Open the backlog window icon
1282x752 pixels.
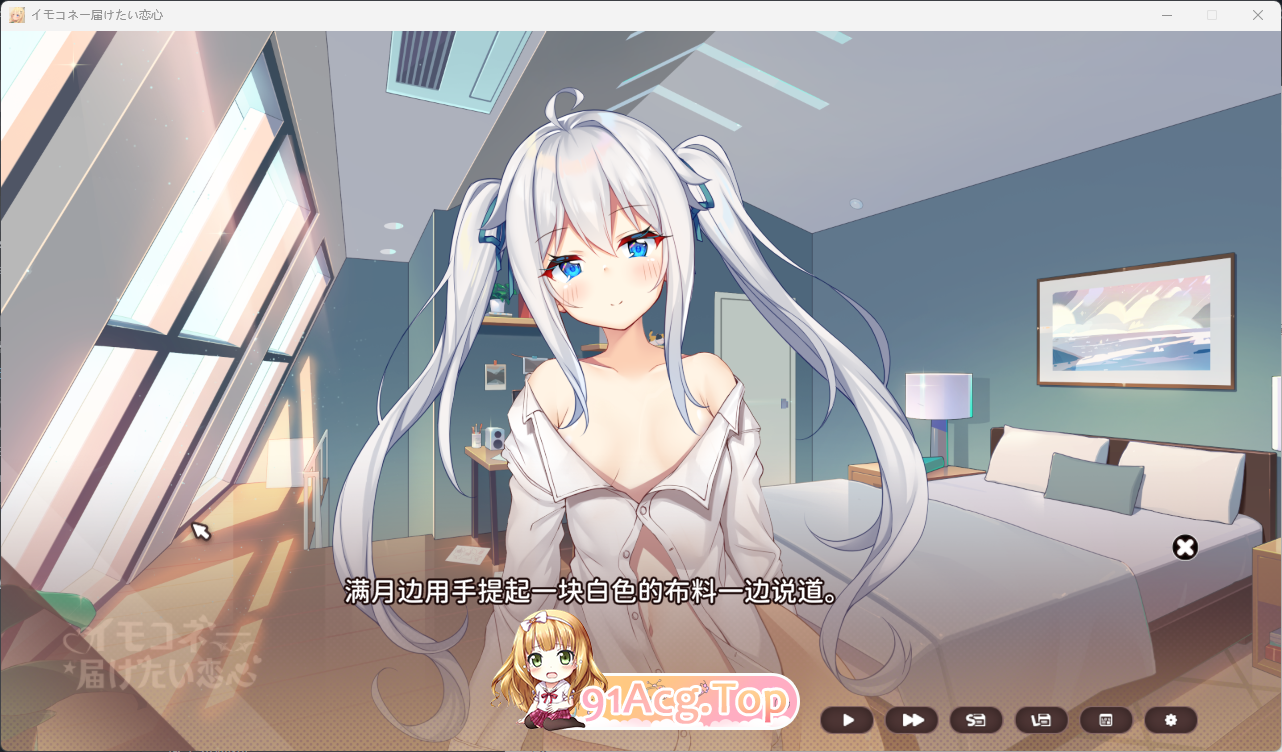(x=1106, y=720)
